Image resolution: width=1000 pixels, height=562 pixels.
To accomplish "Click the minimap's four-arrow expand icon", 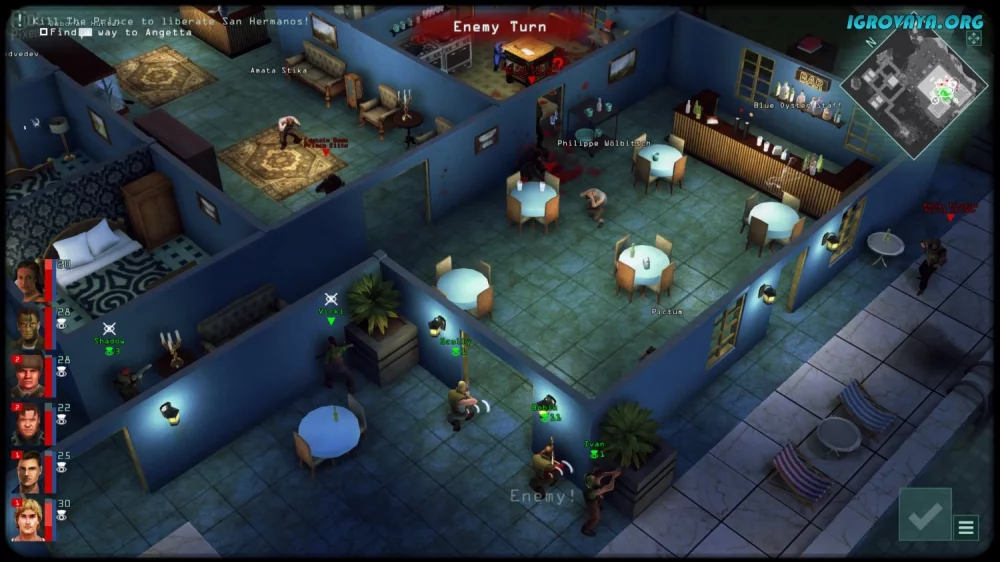I will (x=974, y=38).
